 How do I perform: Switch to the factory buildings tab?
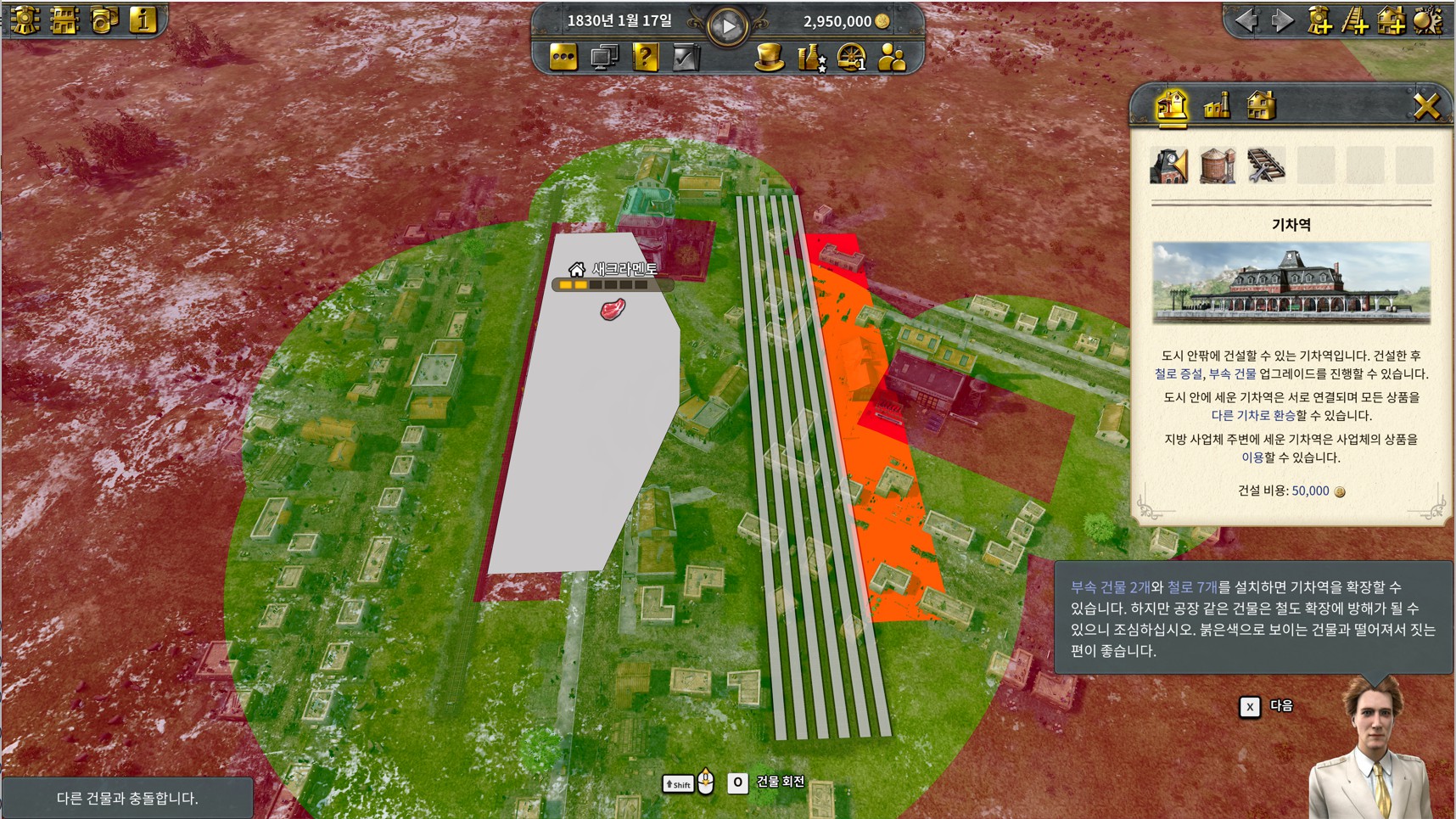coord(1217,106)
